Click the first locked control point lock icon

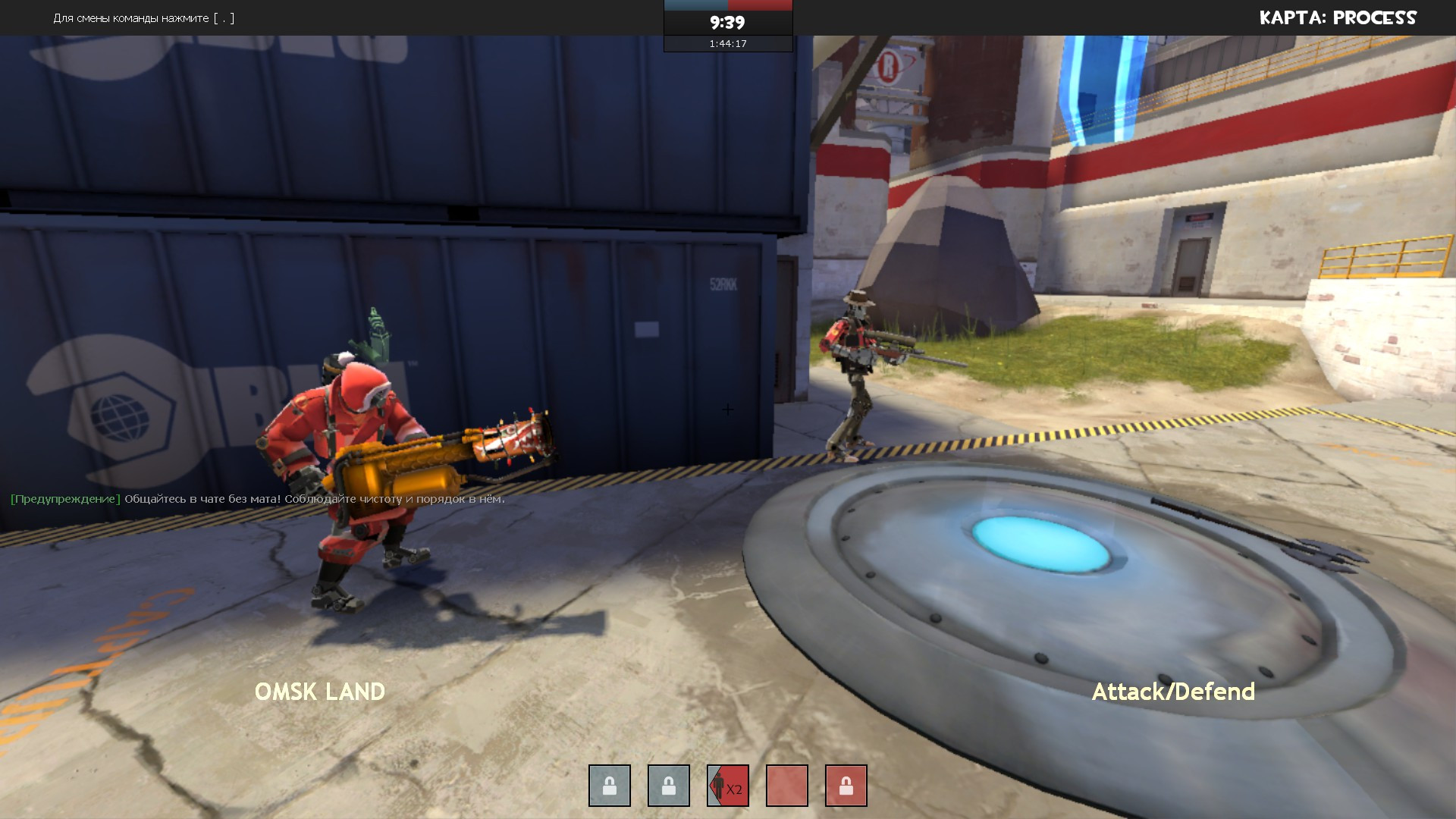(x=609, y=786)
